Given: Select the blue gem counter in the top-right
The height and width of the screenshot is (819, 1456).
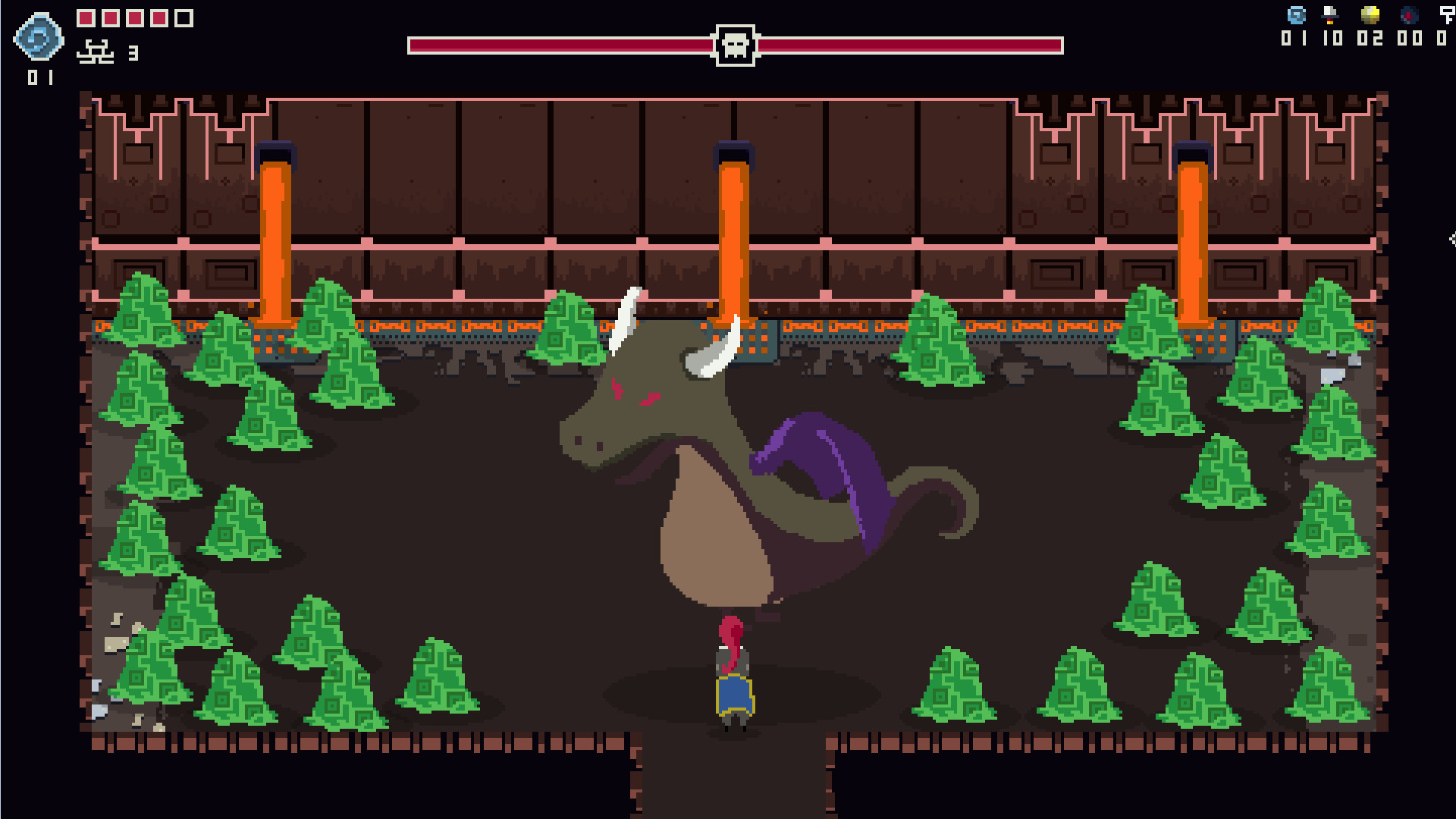Looking at the screenshot, I should pyautogui.click(x=1296, y=14).
